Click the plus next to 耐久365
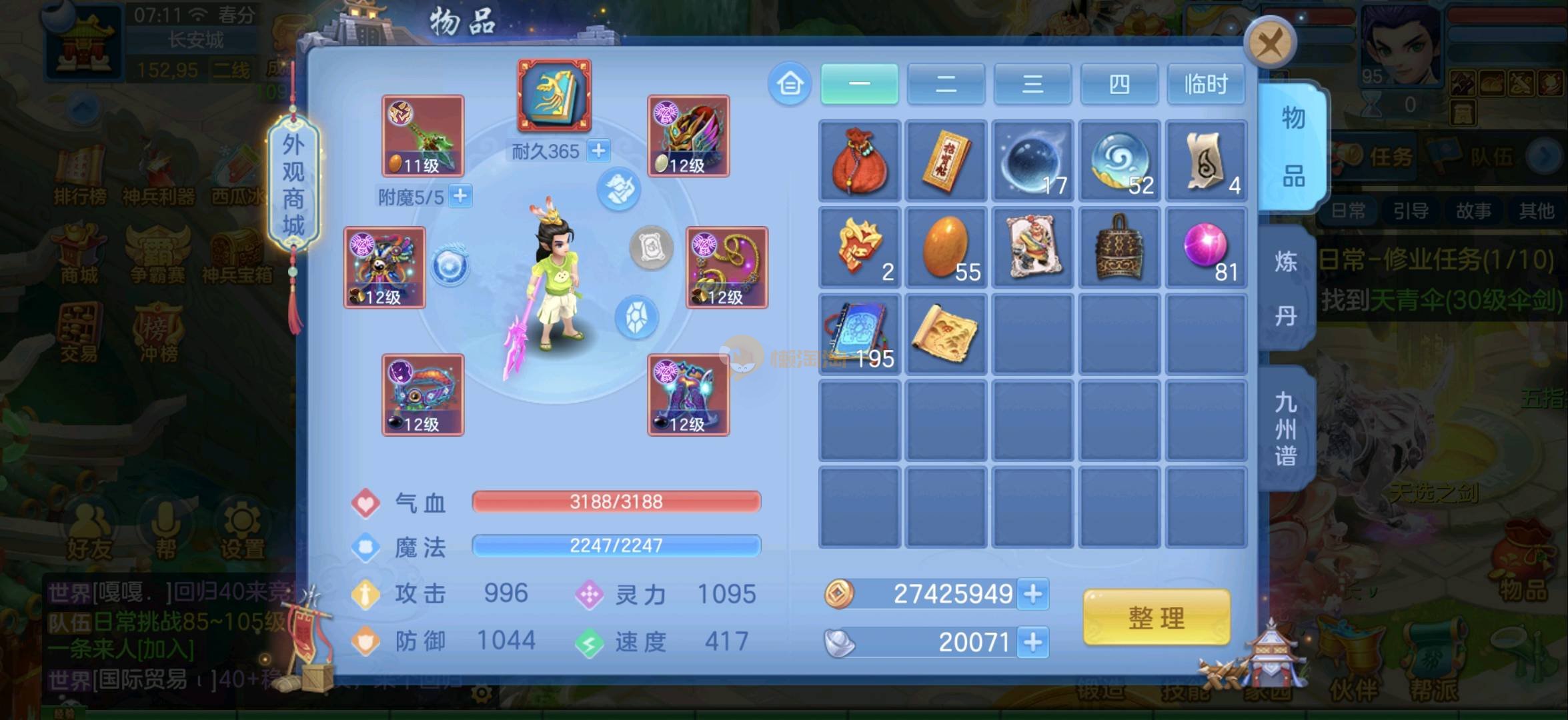This screenshot has height=720, width=1568. click(598, 151)
